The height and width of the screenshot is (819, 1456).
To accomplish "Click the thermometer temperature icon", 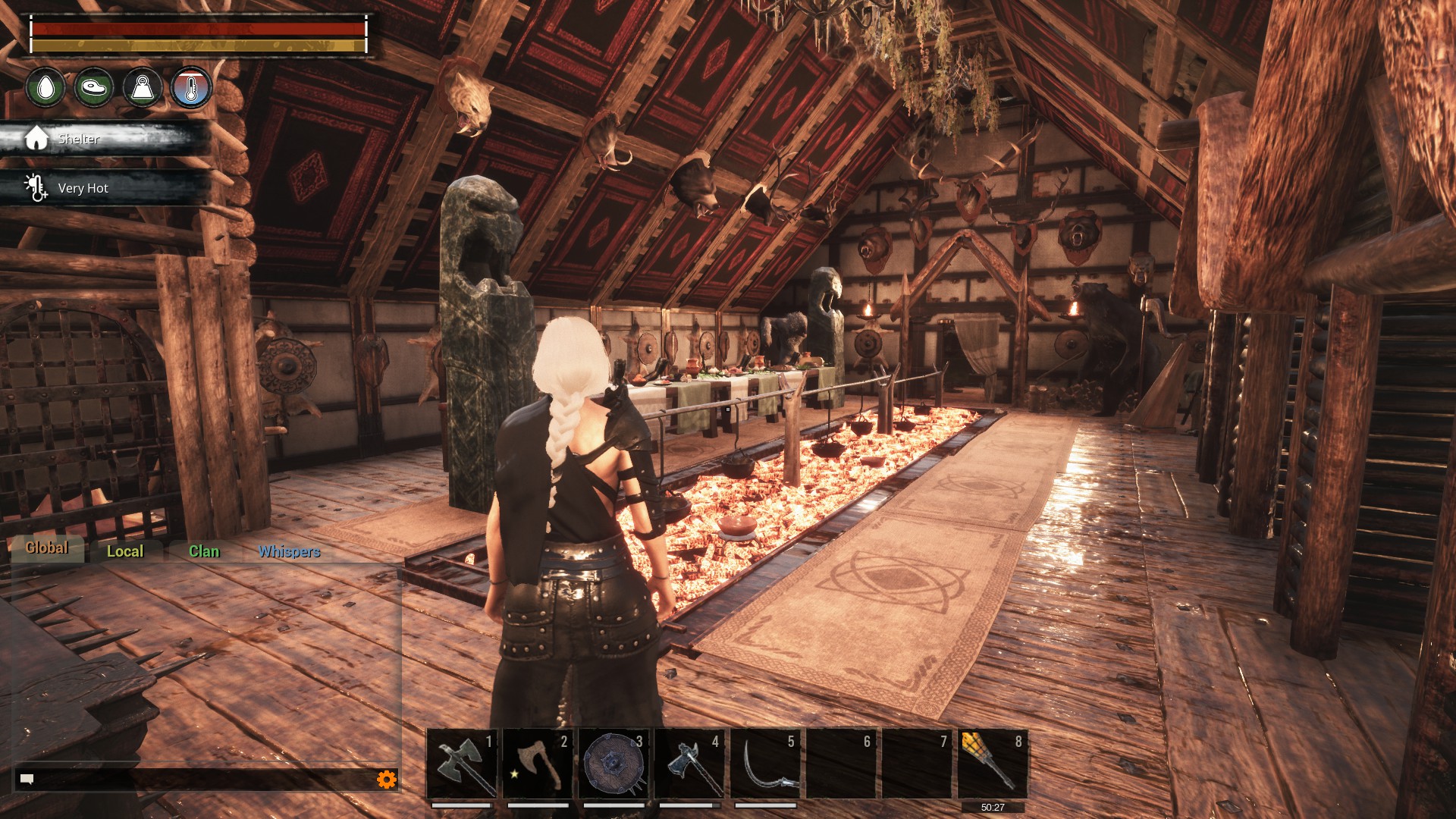I will point(191,87).
